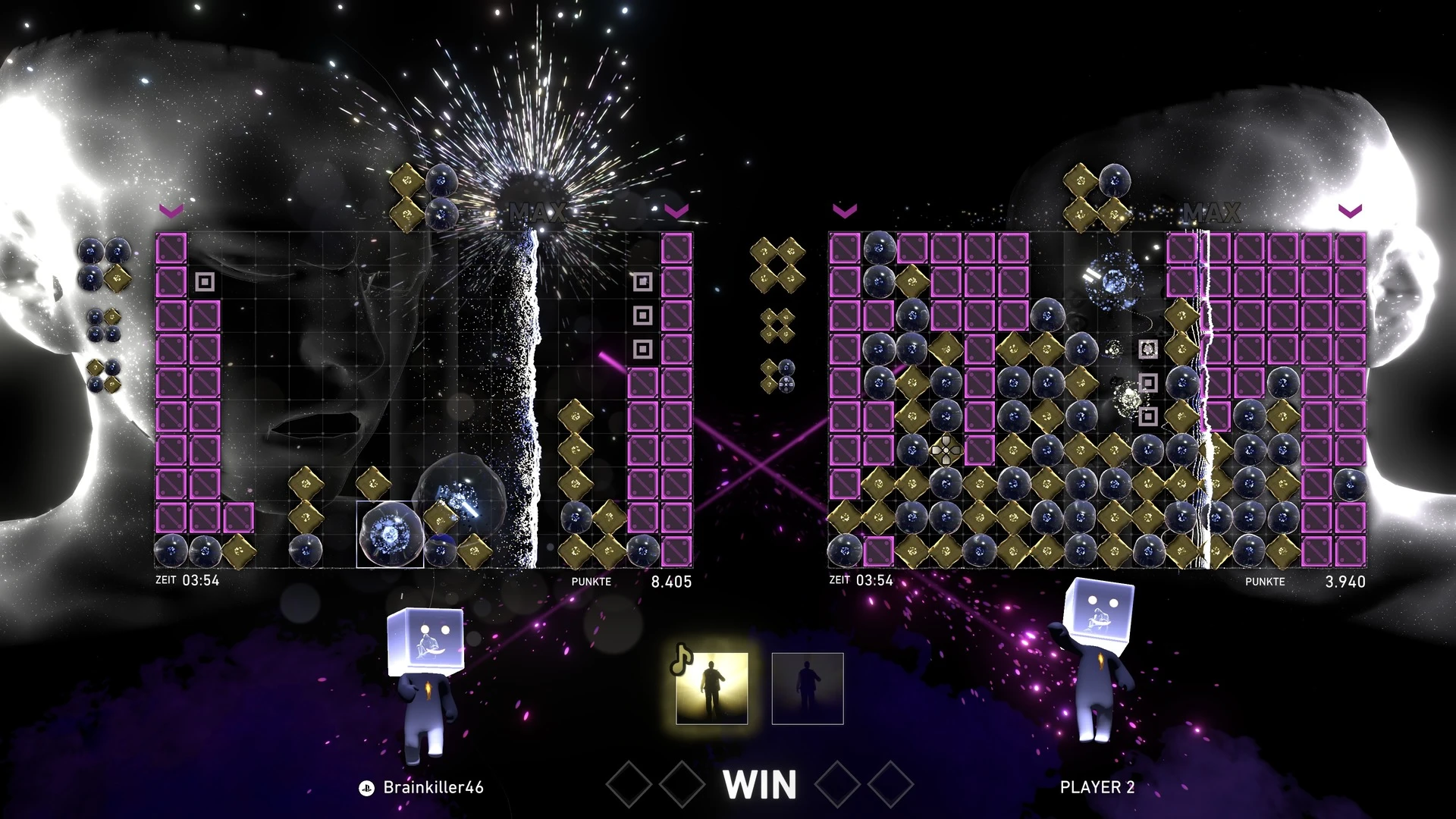The image size is (1456, 819).
Task: Choose the dim, unlit skin thumbnail
Action: pyautogui.click(x=808, y=689)
